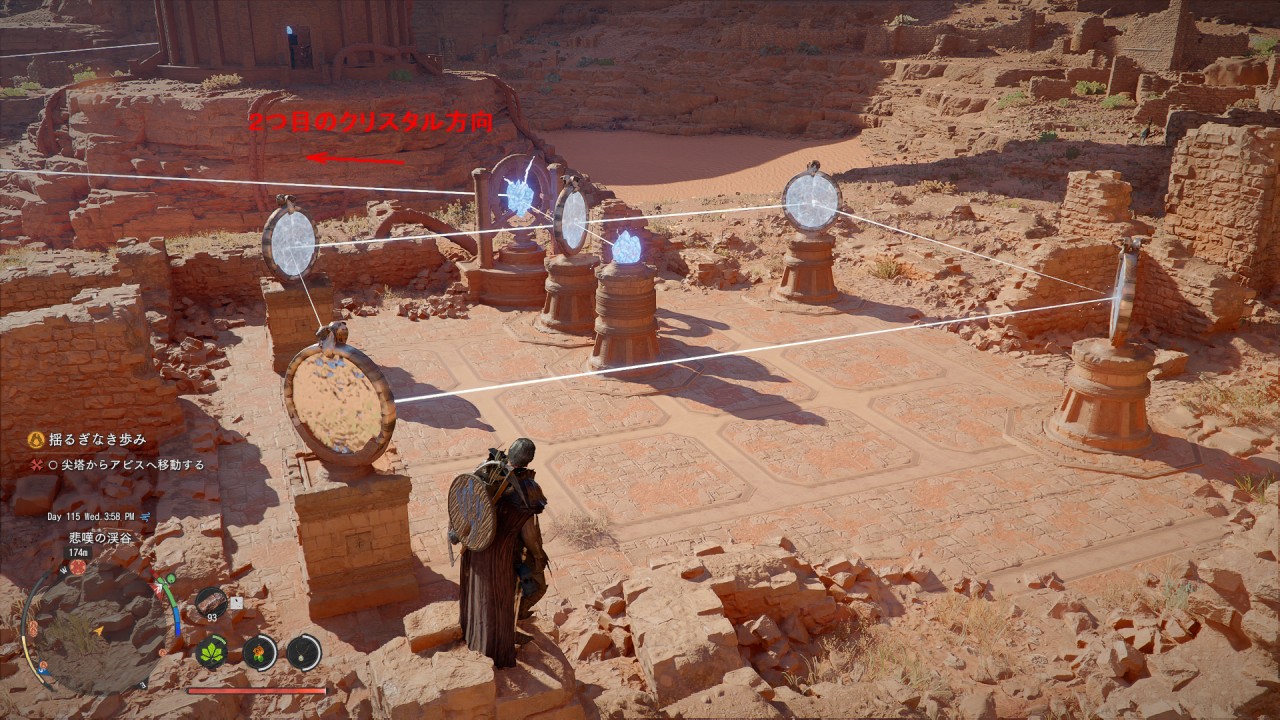Select the grilled meat food slot
The width and height of the screenshot is (1280, 720).
[x=211, y=601]
